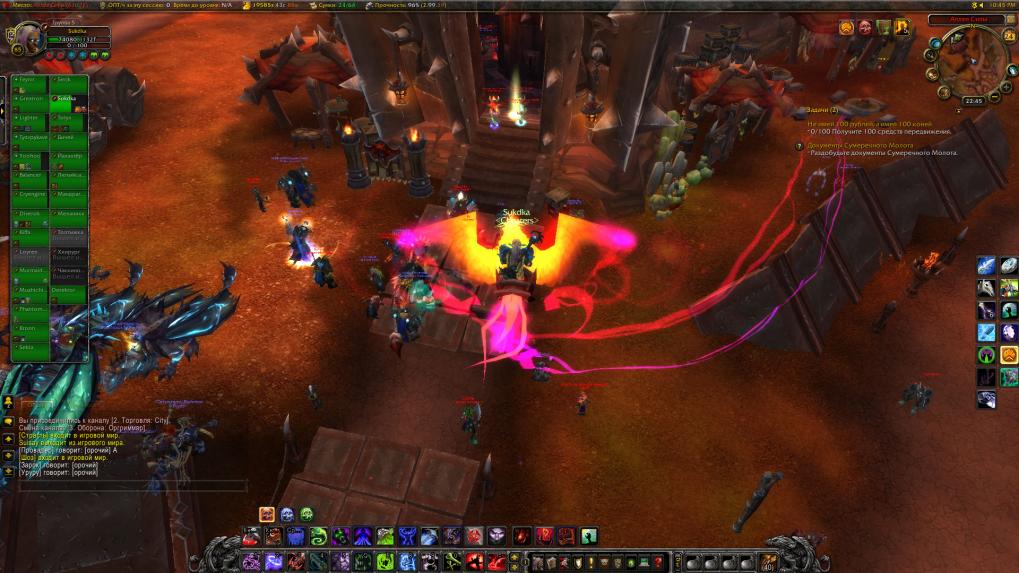
Task: Click the minimap clock showing 22:45
Action: [973, 101]
